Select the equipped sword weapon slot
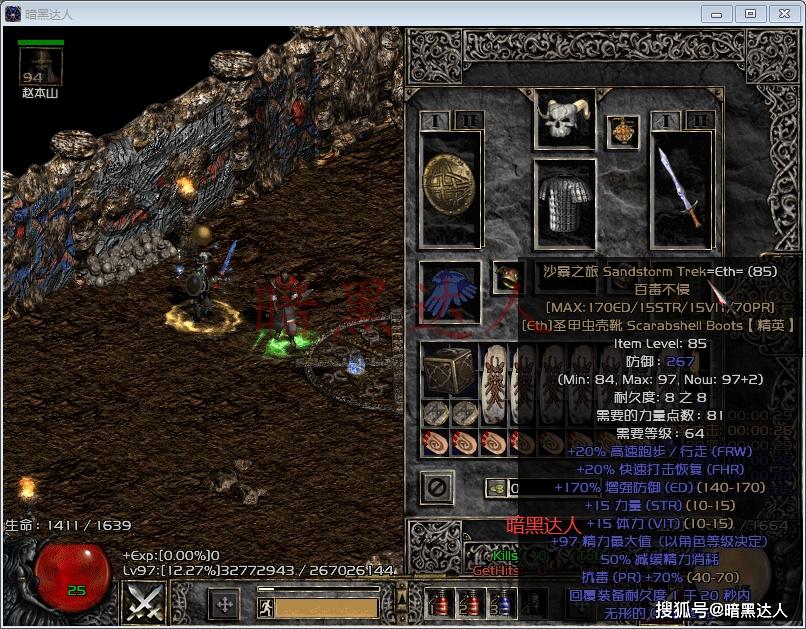The width and height of the screenshot is (806, 629). pos(682,187)
